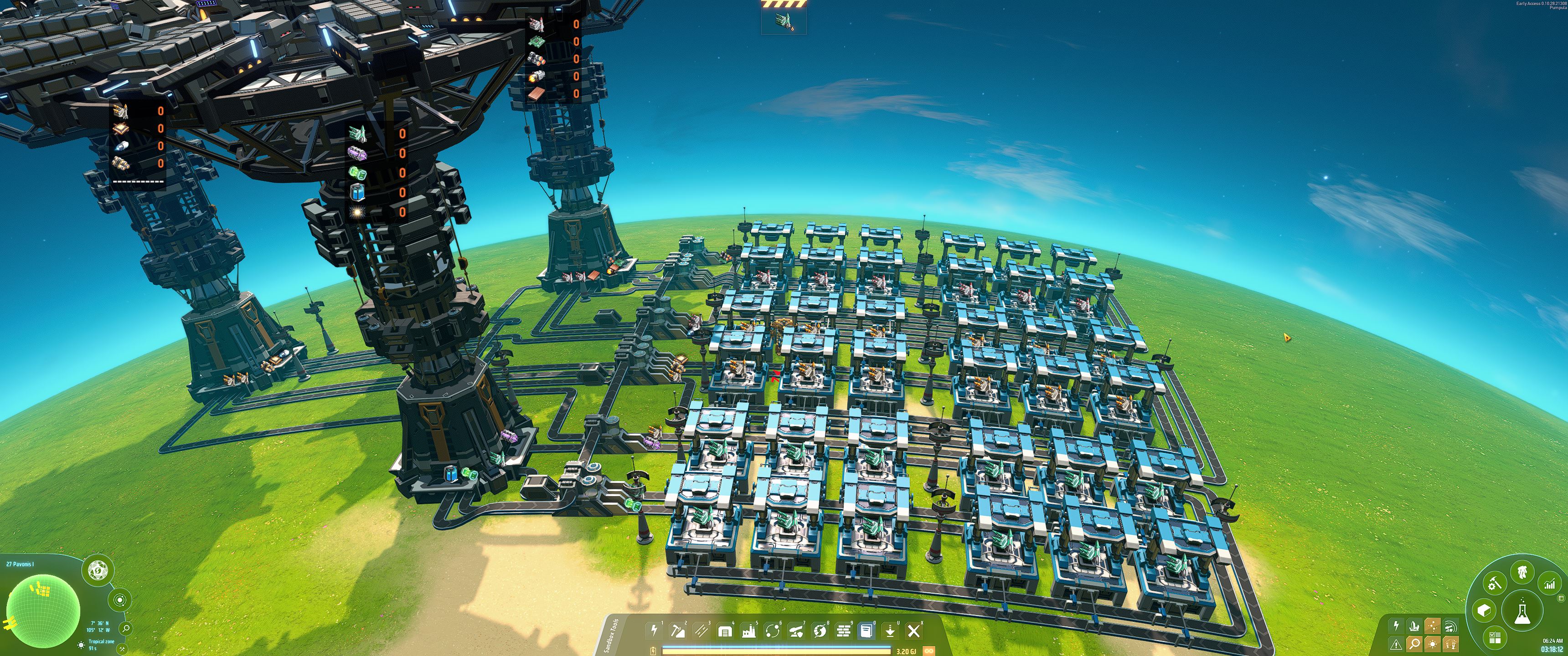Open the hammer and gear replicator
Viewport: 1568px width, 656px height.
pos(1494,584)
